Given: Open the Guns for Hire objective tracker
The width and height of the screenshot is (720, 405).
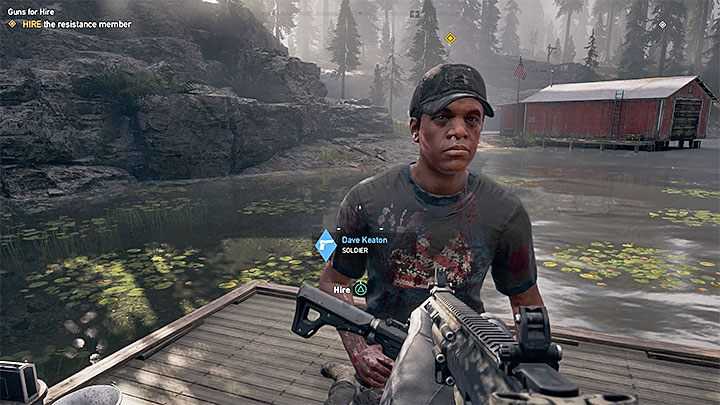Looking at the screenshot, I should [32, 9].
